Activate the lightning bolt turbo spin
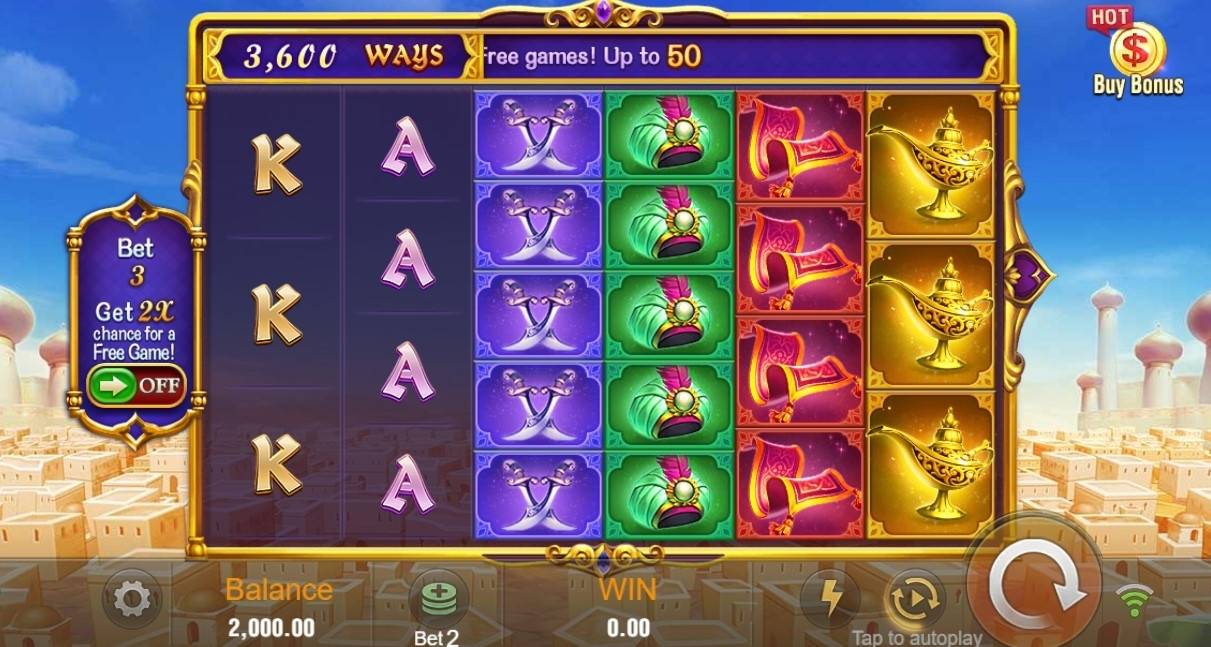 831,598
